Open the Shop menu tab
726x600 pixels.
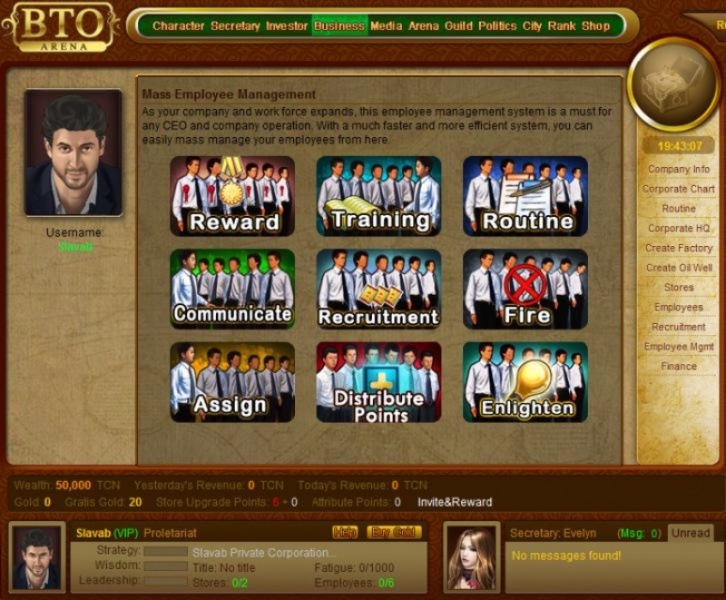pyautogui.click(x=595, y=26)
